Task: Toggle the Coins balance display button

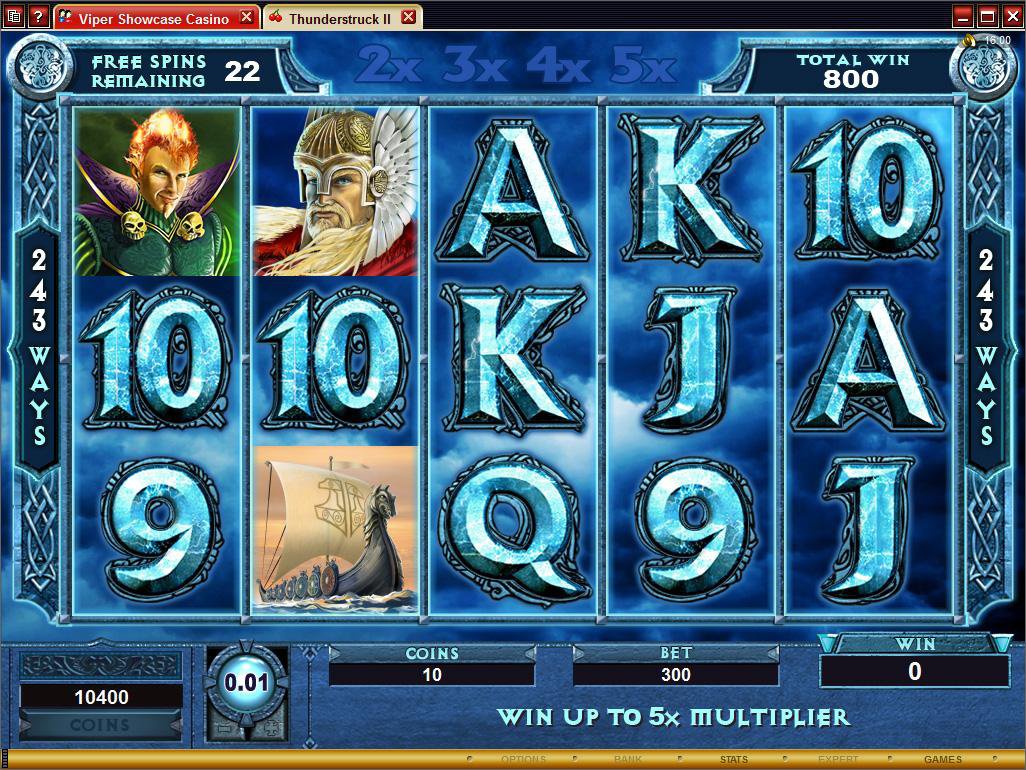Action: click(100, 725)
